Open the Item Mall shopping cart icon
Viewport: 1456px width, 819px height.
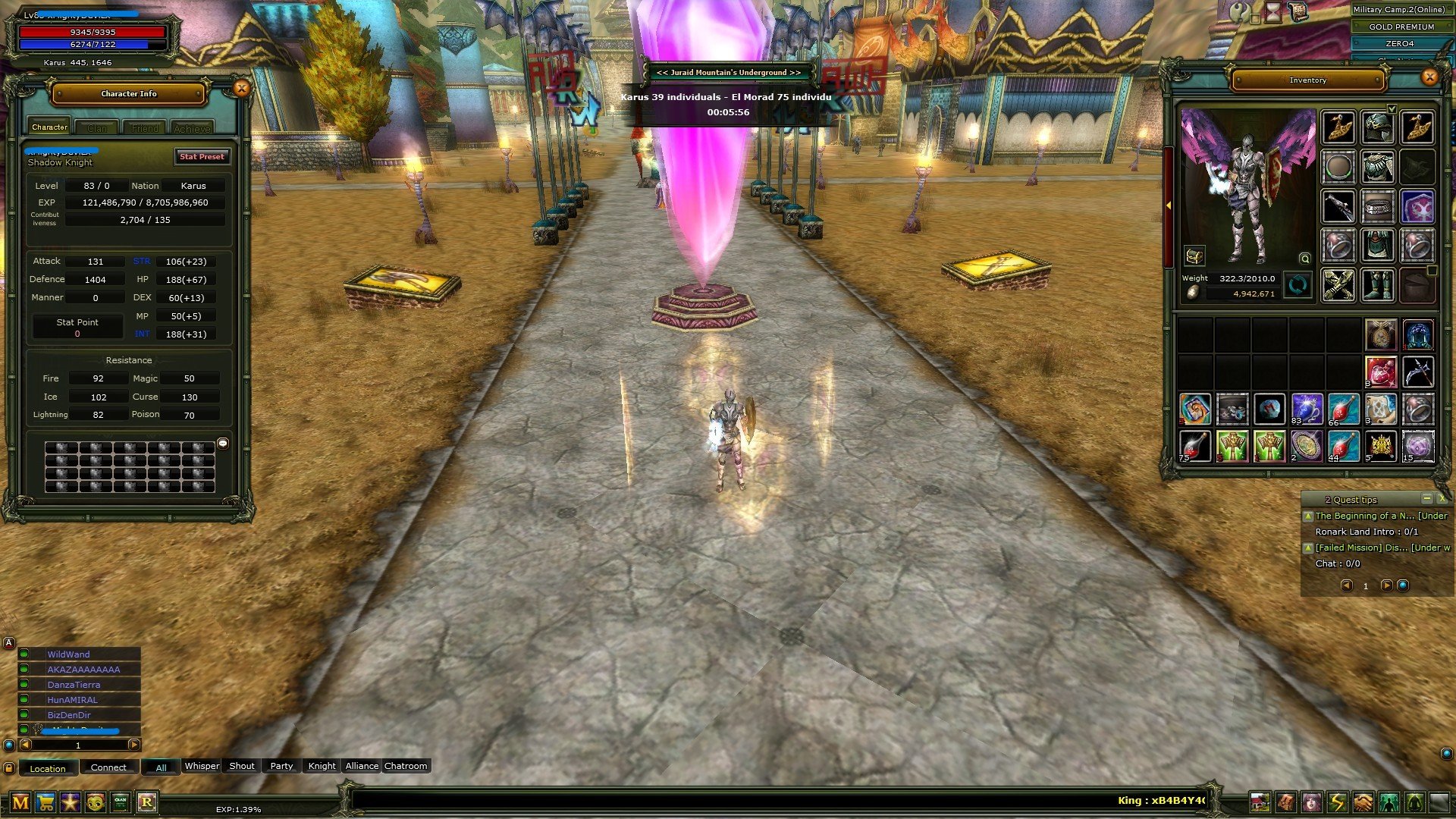click(45, 802)
